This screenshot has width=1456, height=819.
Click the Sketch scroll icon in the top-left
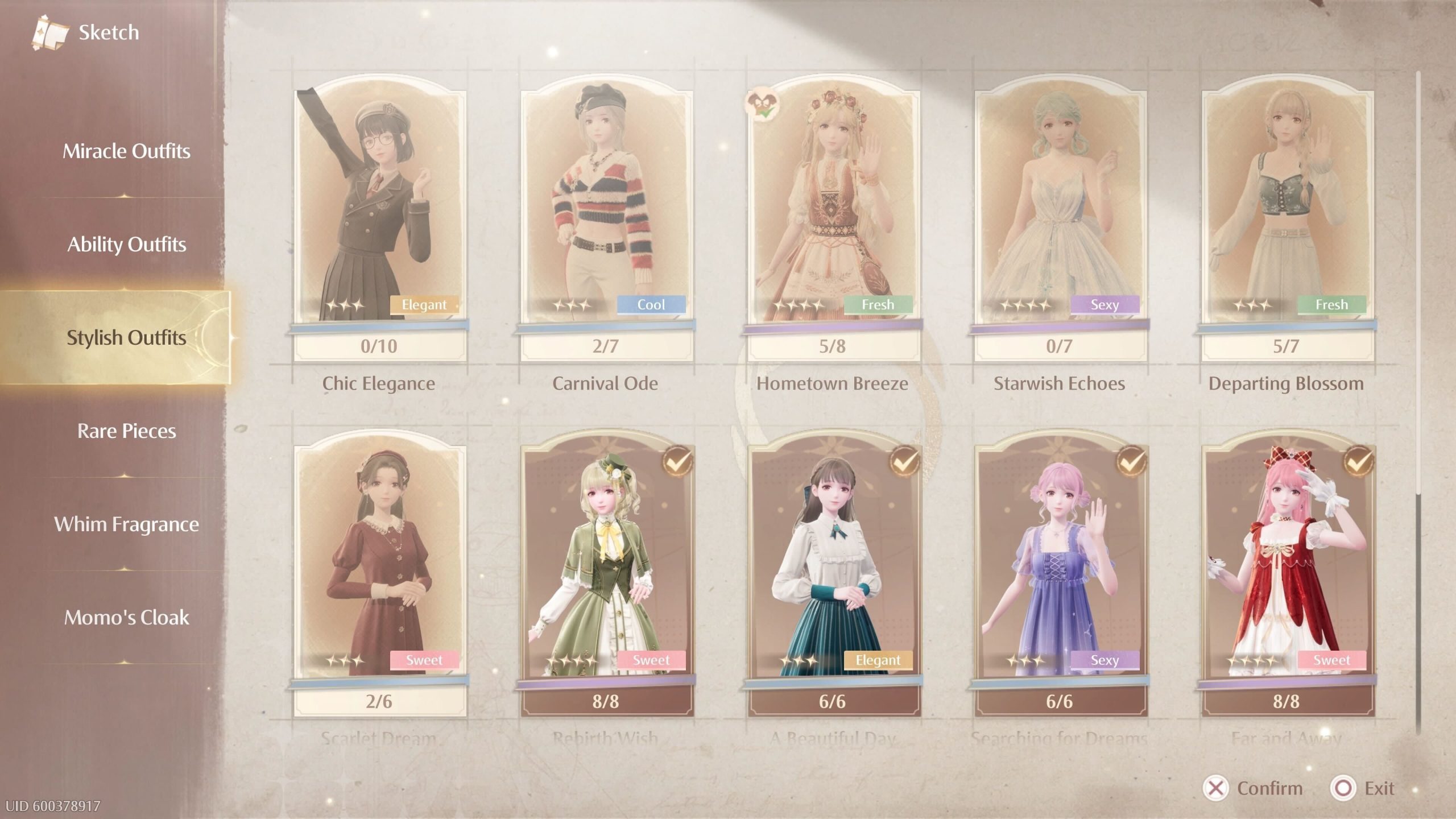tap(50, 31)
